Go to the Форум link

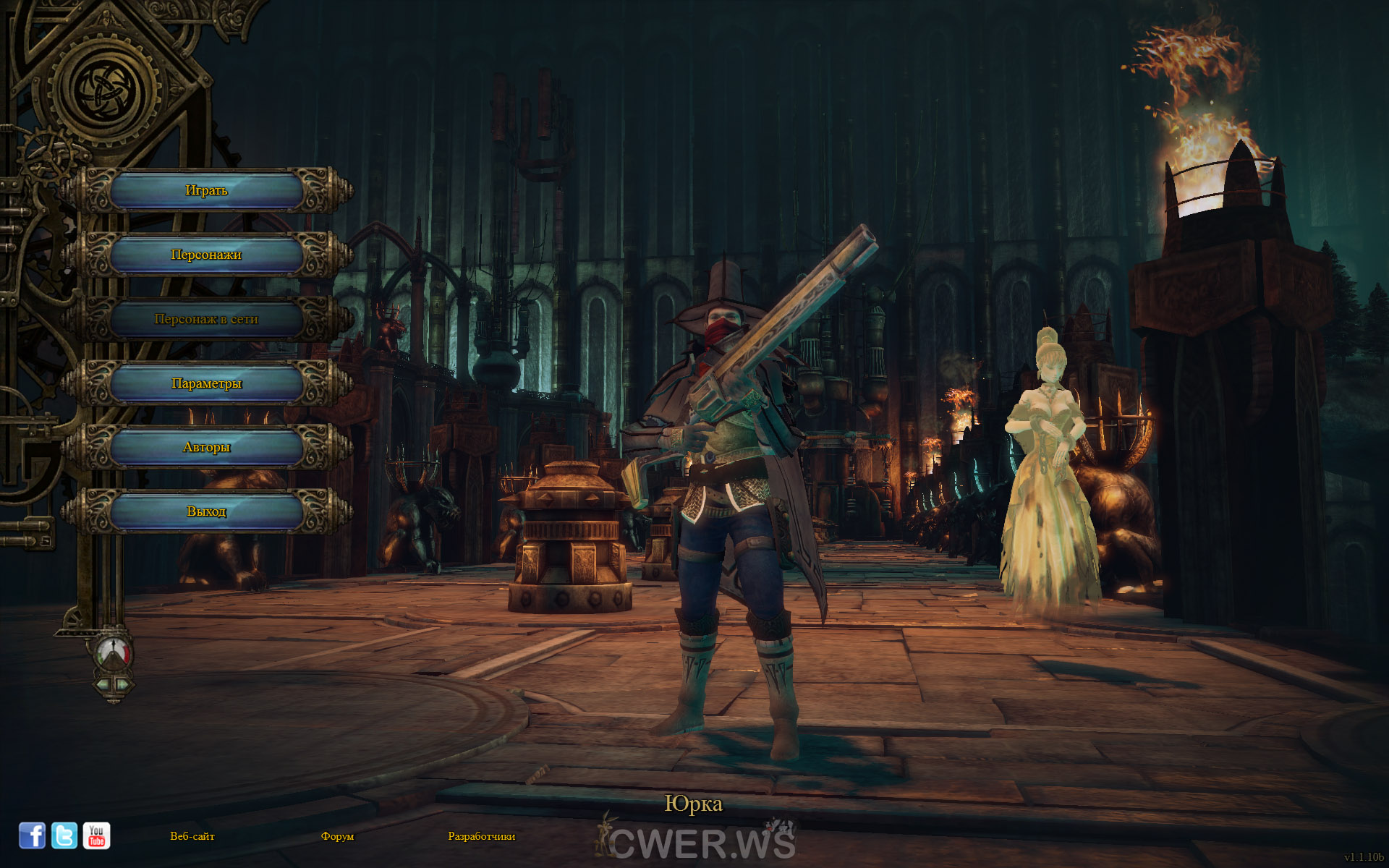pyautogui.click(x=337, y=836)
